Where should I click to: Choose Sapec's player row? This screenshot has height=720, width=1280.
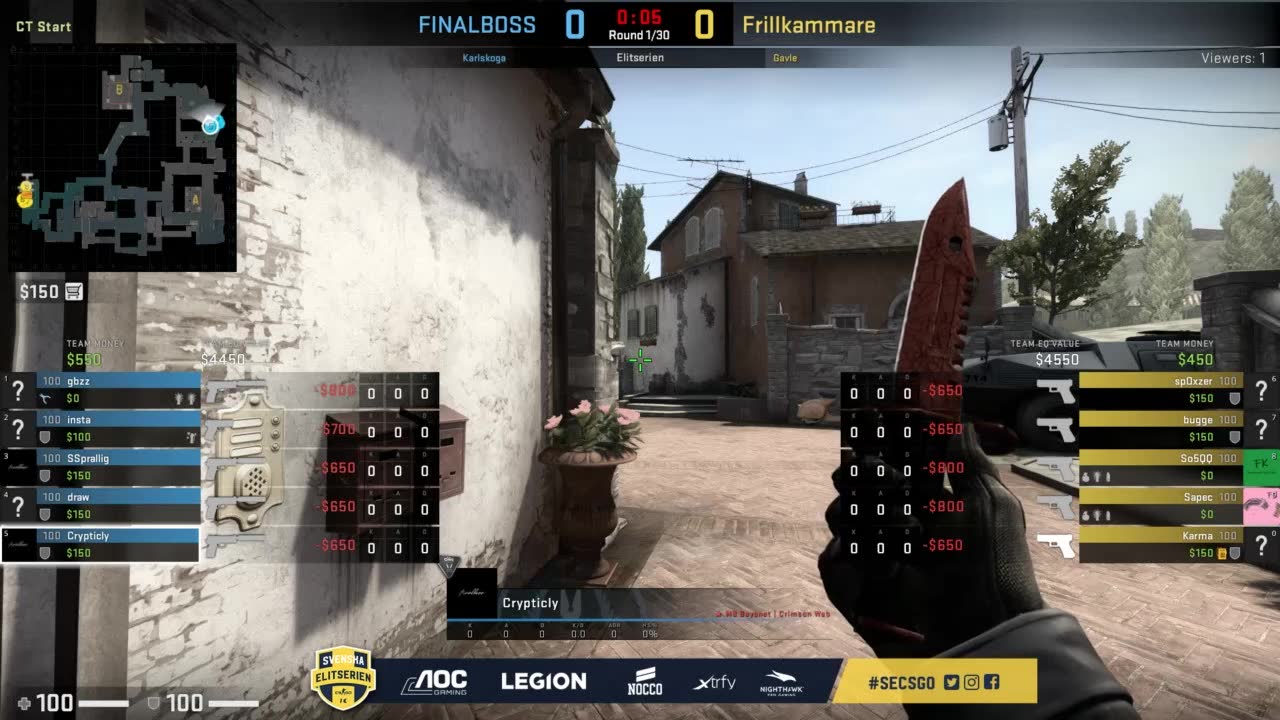point(1160,506)
